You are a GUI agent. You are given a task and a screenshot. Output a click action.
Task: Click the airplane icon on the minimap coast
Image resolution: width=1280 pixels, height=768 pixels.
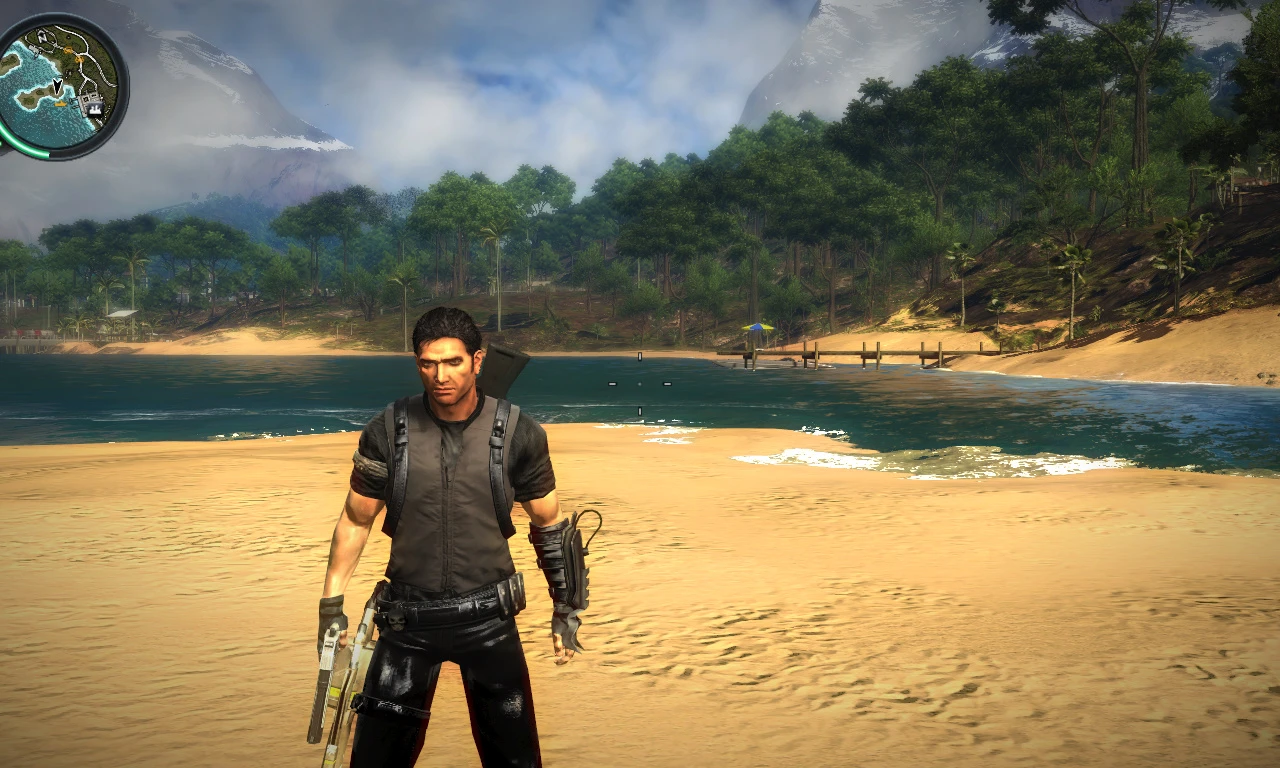(35, 50)
